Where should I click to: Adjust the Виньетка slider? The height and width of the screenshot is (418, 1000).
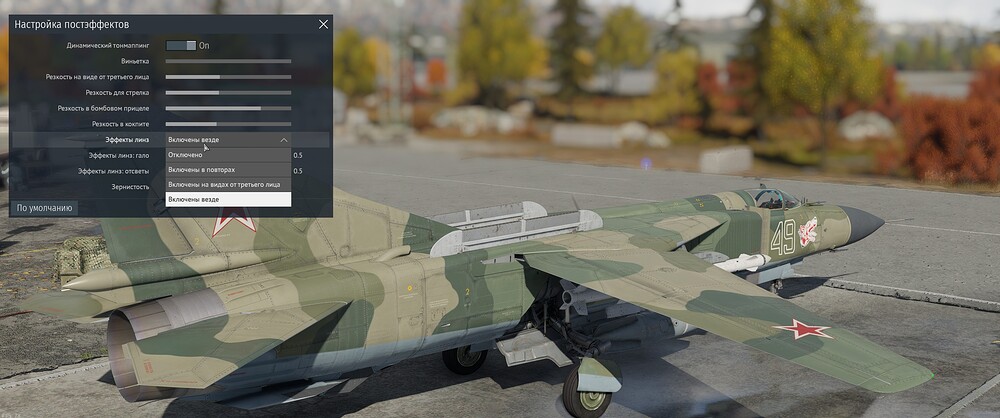coord(228,61)
